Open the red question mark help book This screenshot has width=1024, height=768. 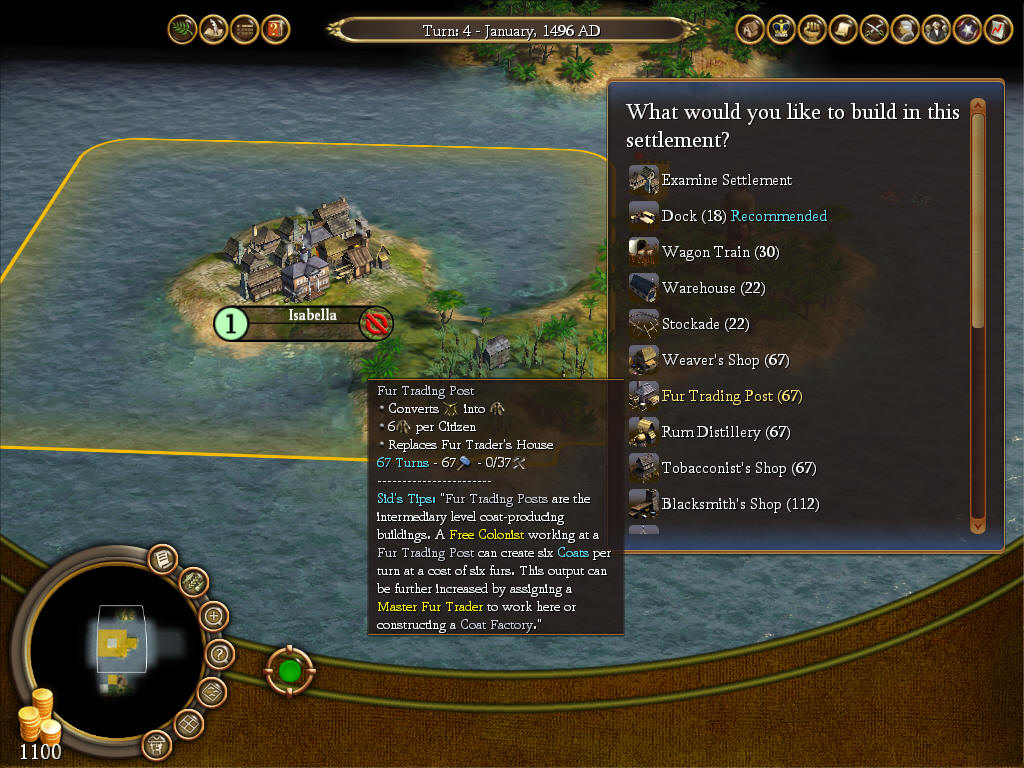coord(276,29)
